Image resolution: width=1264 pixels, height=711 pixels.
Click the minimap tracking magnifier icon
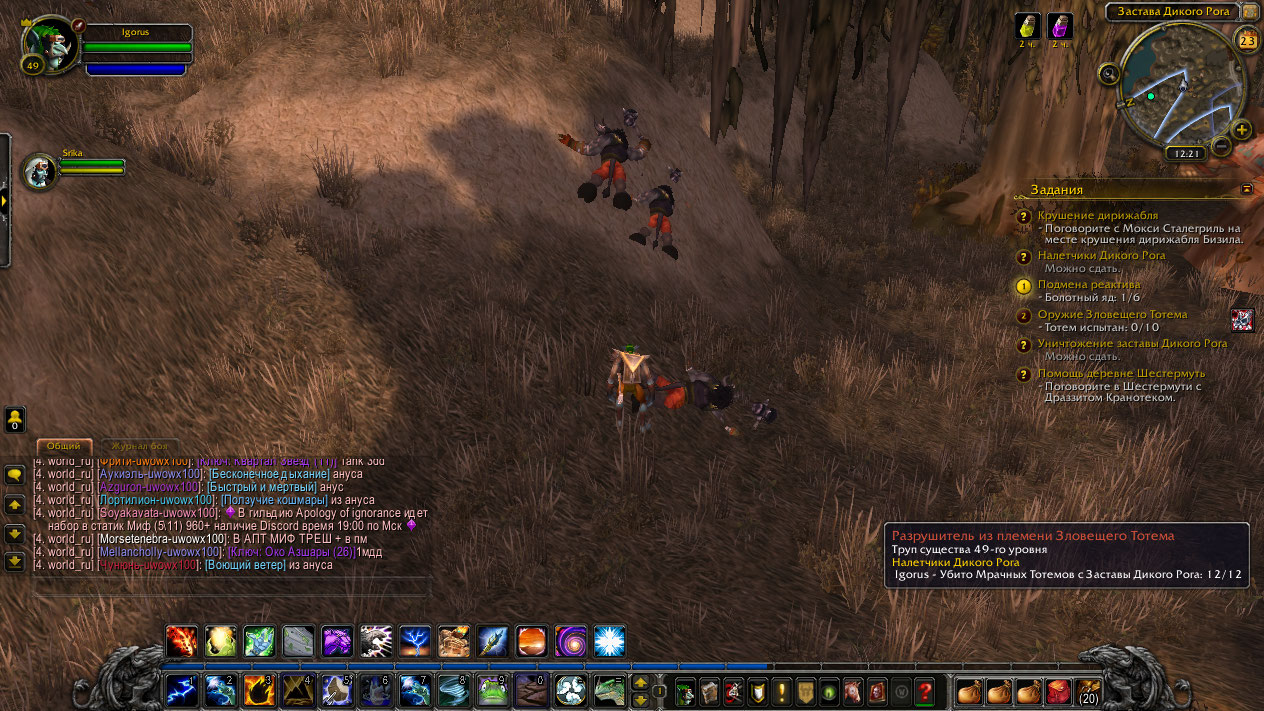[1108, 73]
